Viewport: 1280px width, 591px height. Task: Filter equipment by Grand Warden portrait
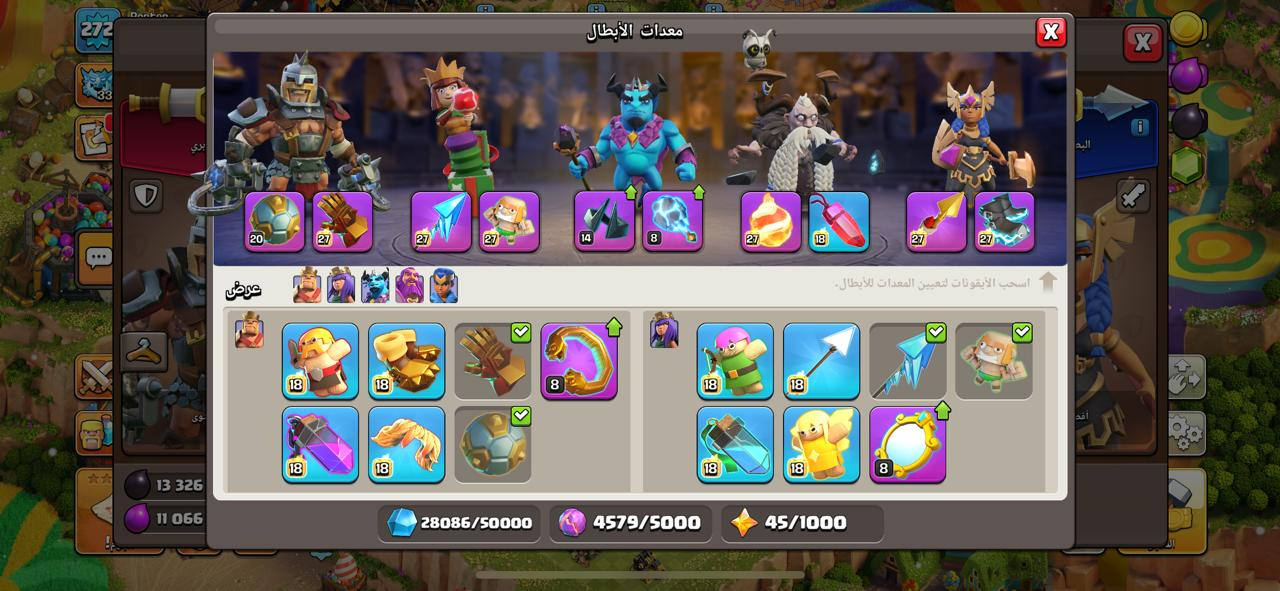[409, 286]
